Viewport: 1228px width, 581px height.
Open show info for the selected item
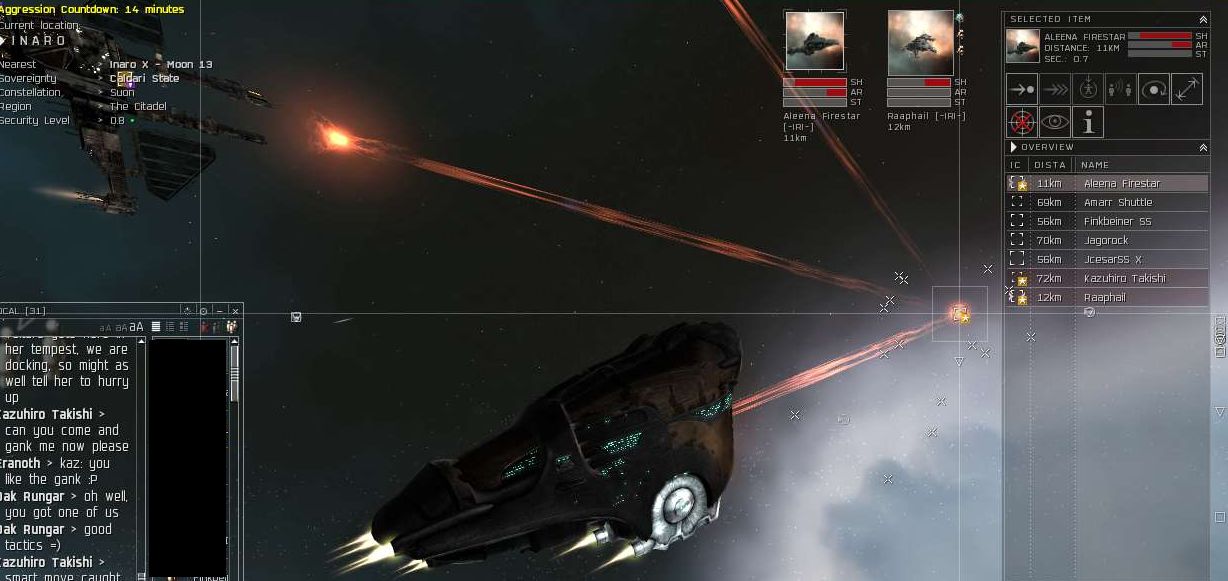(1088, 122)
